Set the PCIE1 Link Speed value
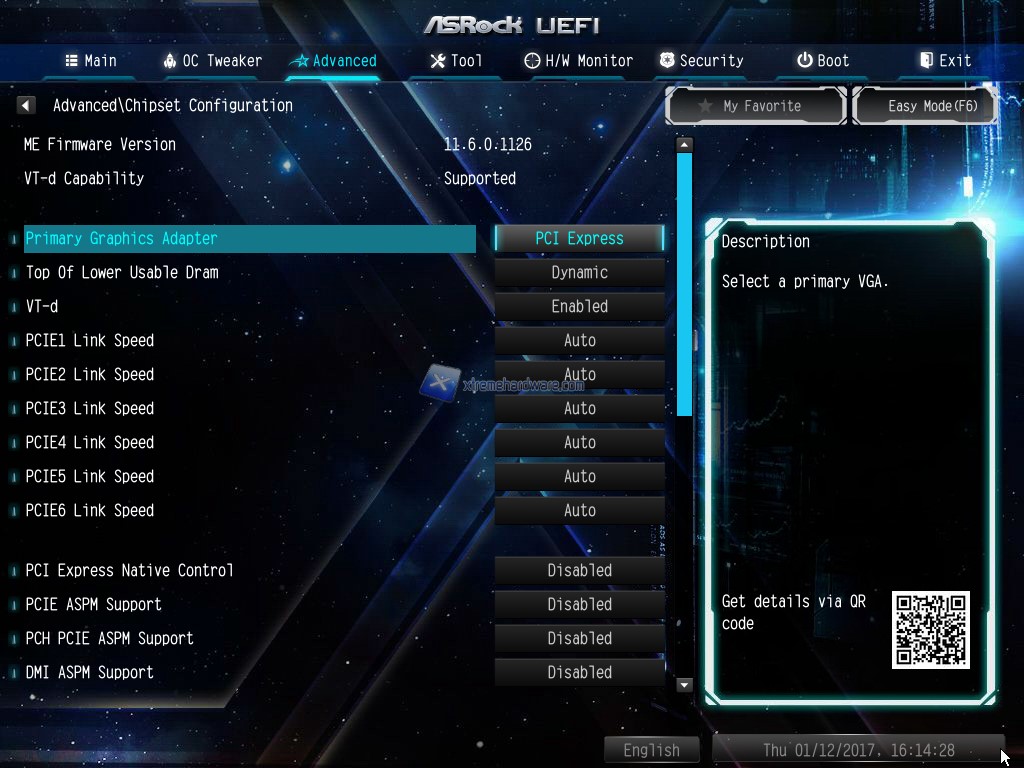This screenshot has height=768, width=1024. [579, 340]
